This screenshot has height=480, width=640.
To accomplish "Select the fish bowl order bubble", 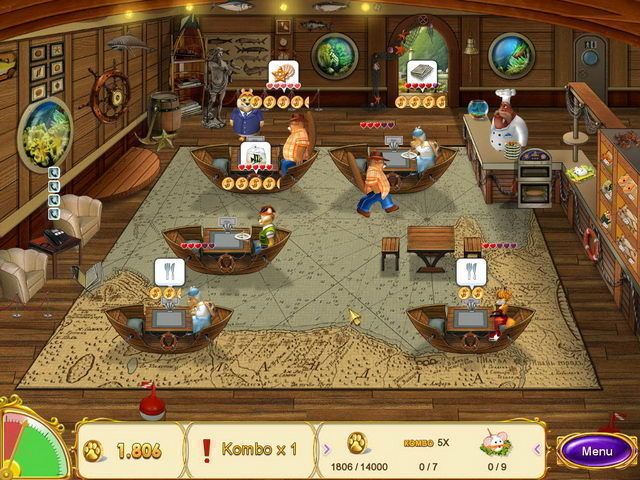I will click(254, 156).
